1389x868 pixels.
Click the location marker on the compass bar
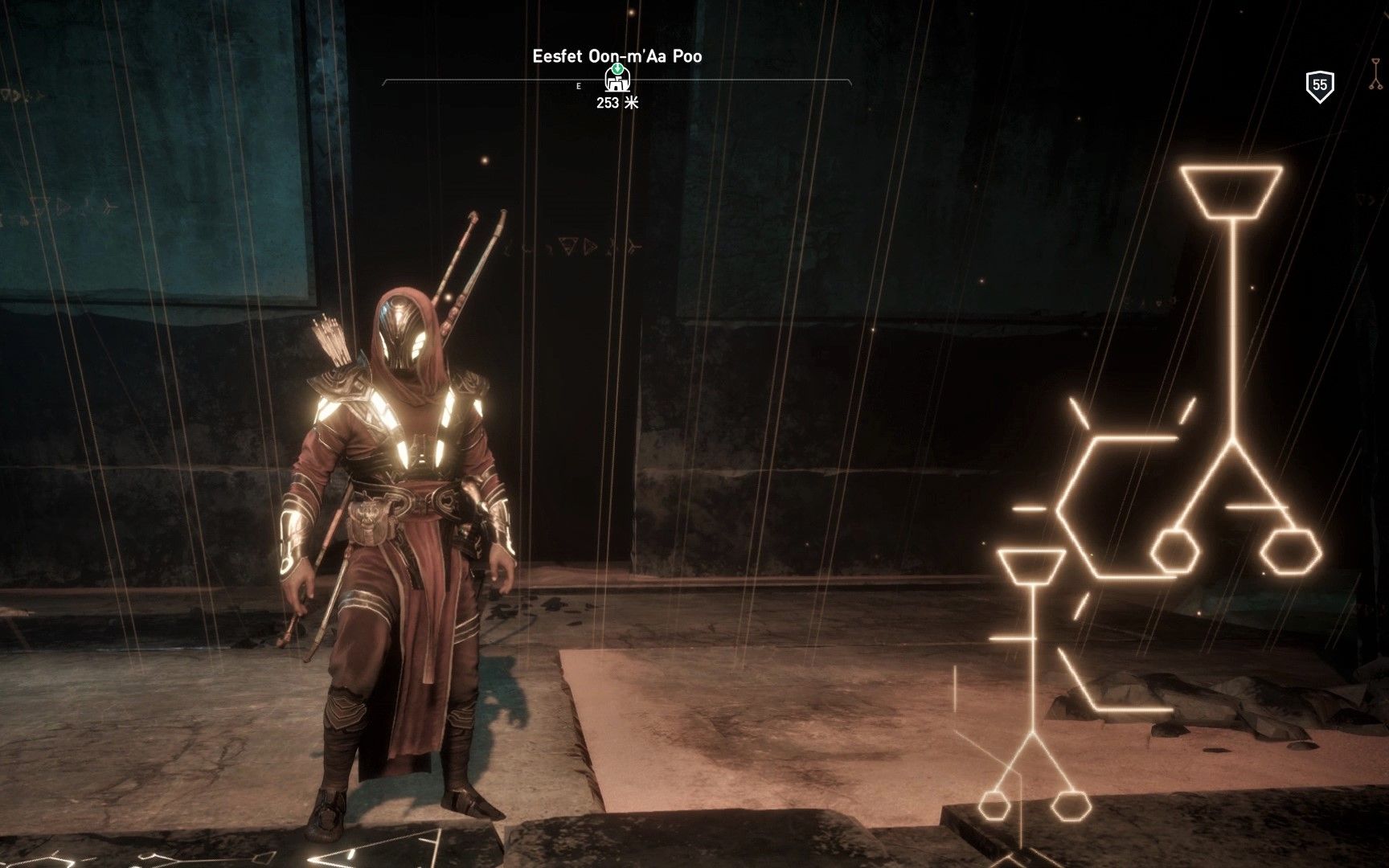(x=617, y=79)
